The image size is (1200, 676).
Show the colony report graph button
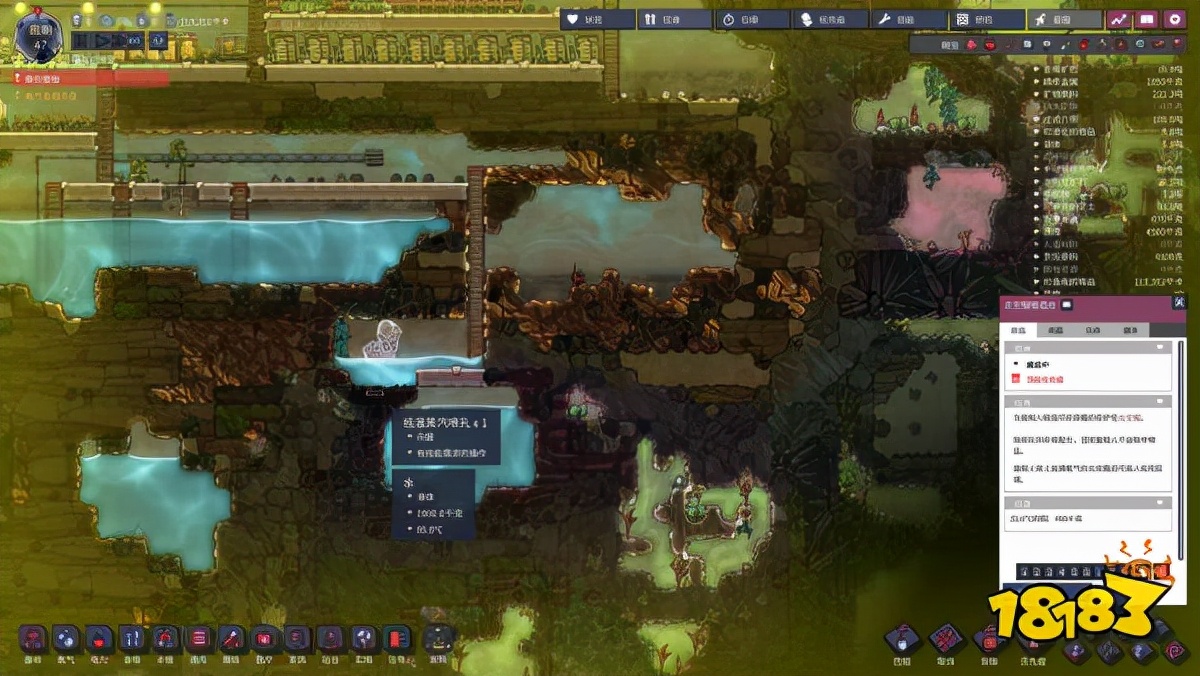tap(1118, 19)
